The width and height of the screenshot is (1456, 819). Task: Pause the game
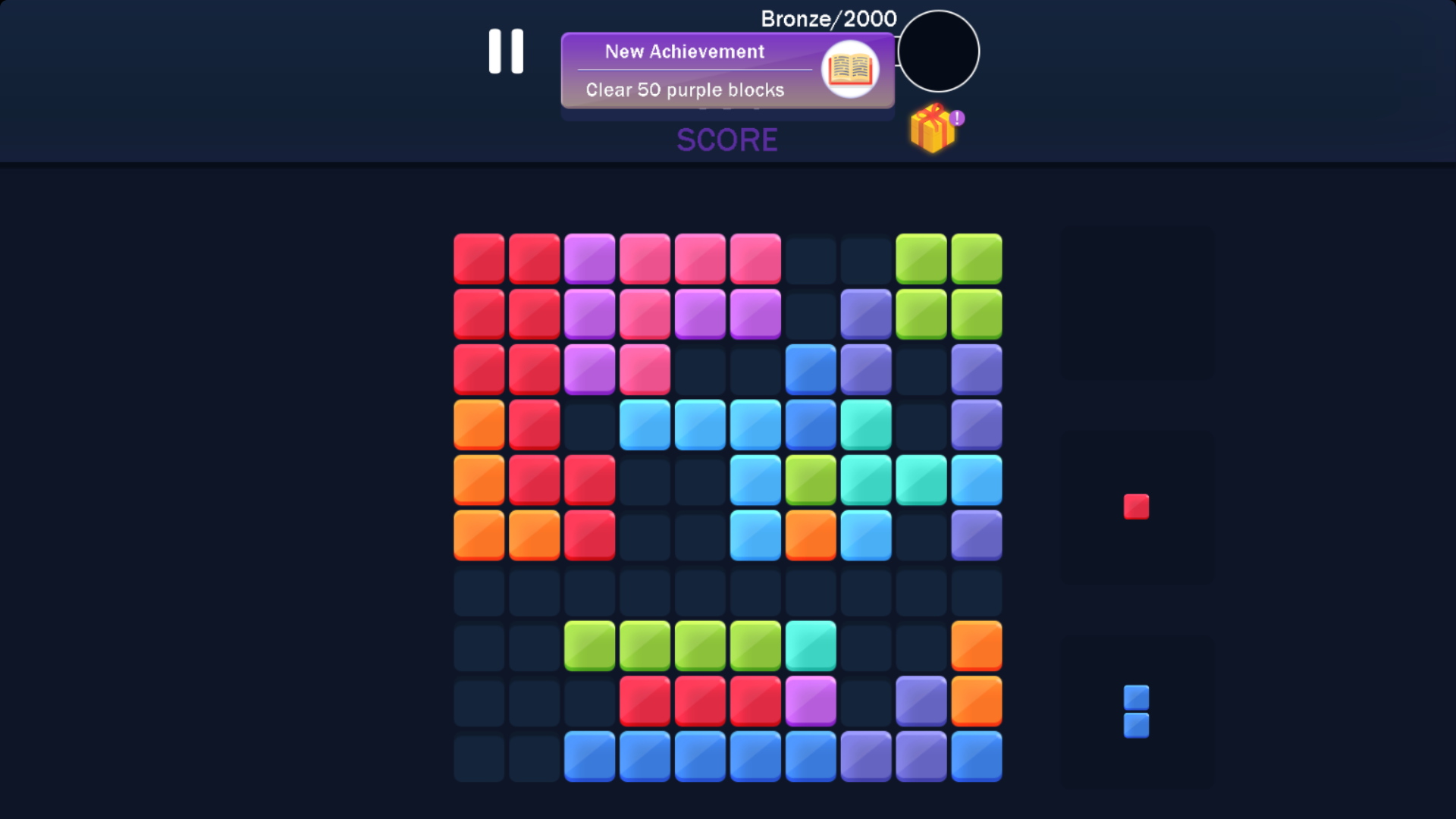coord(507,52)
